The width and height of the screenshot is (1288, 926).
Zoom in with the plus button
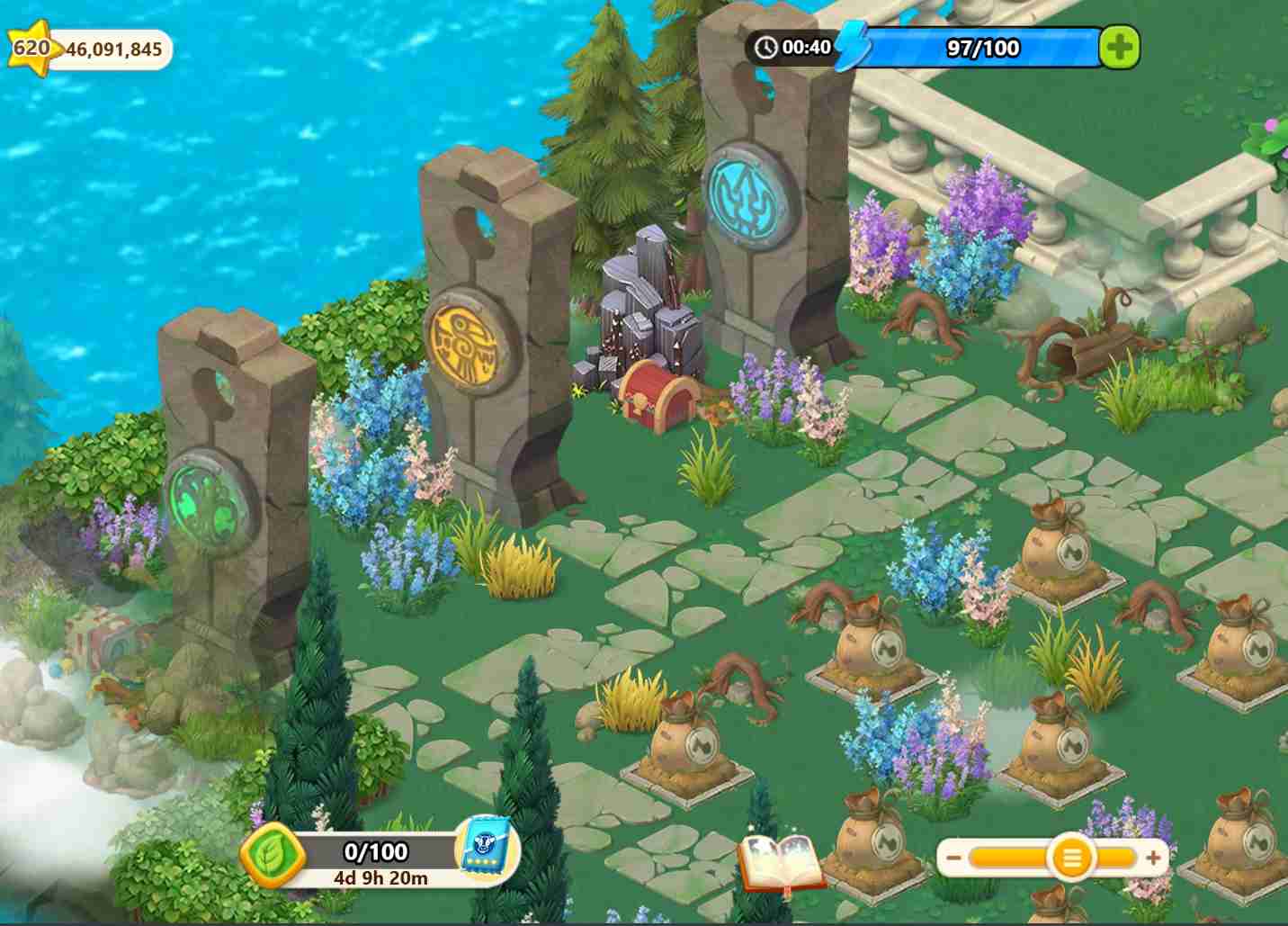[x=1153, y=858]
